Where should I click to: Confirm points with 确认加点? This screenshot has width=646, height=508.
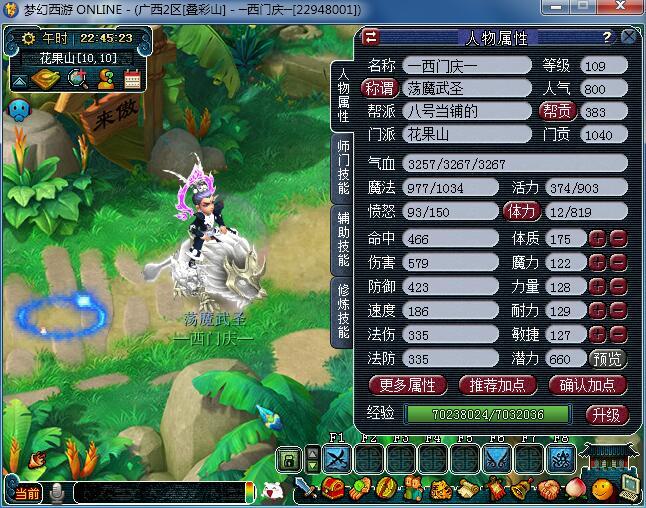coord(587,384)
